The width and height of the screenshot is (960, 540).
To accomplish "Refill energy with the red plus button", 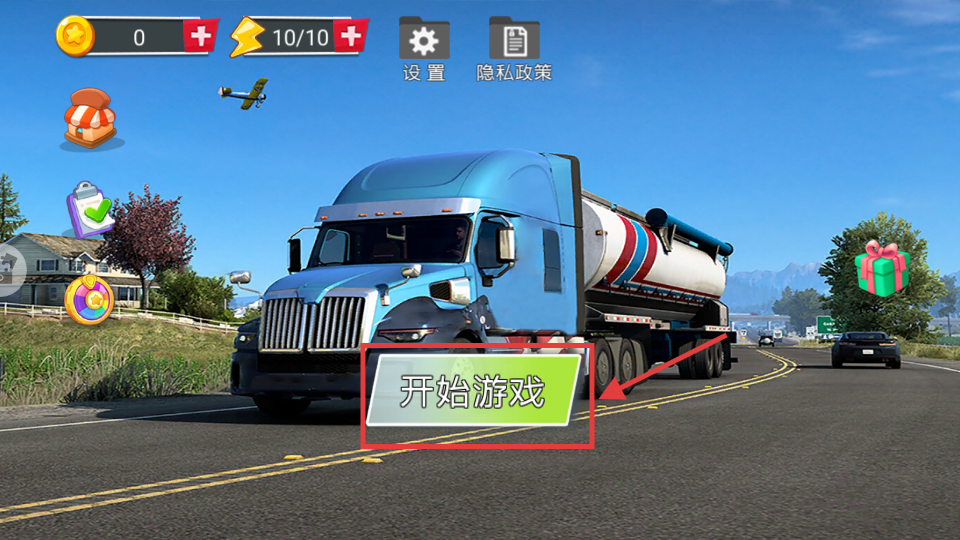I will tap(349, 37).
